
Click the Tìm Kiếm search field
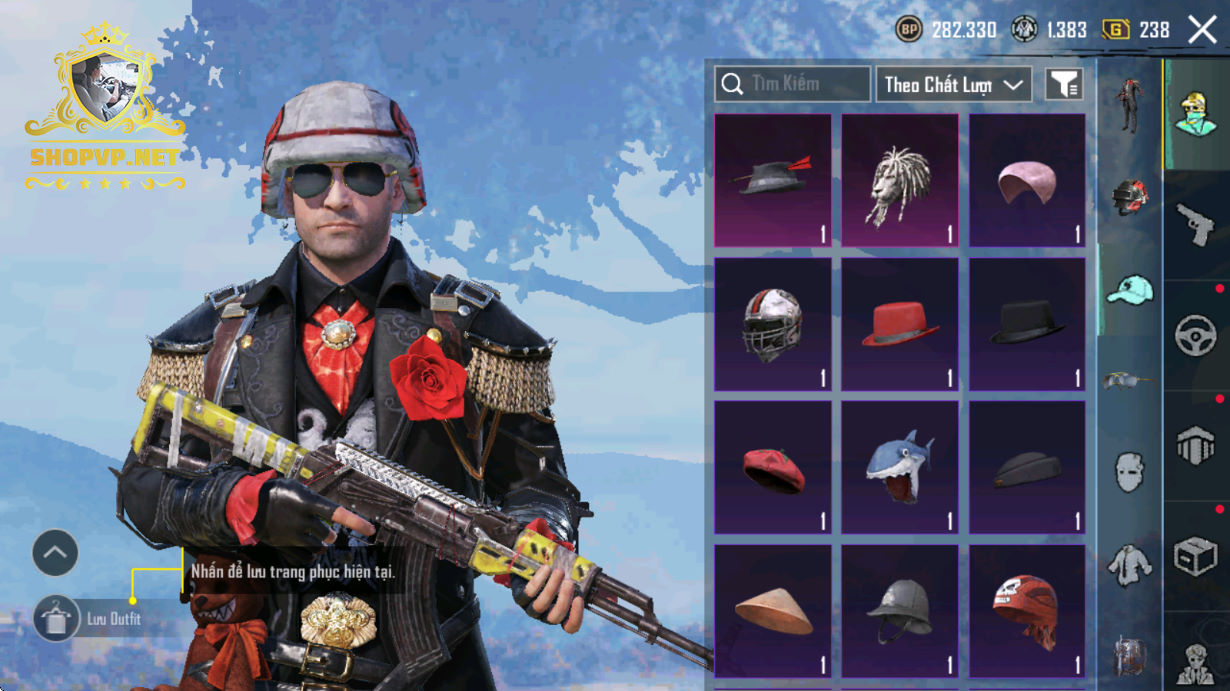pyautogui.click(x=792, y=84)
